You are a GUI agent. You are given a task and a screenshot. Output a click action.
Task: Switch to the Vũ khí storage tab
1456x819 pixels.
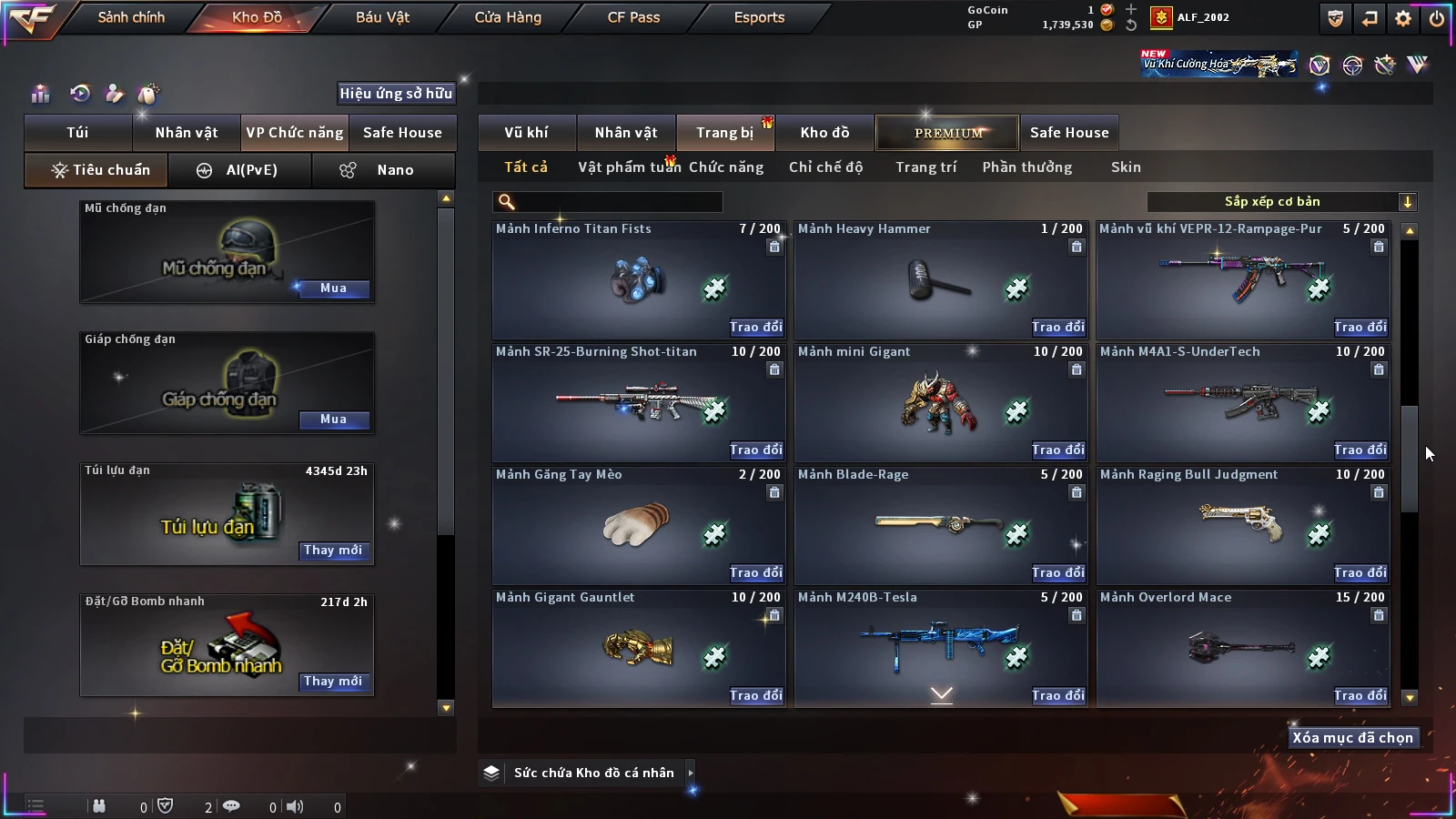[526, 133]
